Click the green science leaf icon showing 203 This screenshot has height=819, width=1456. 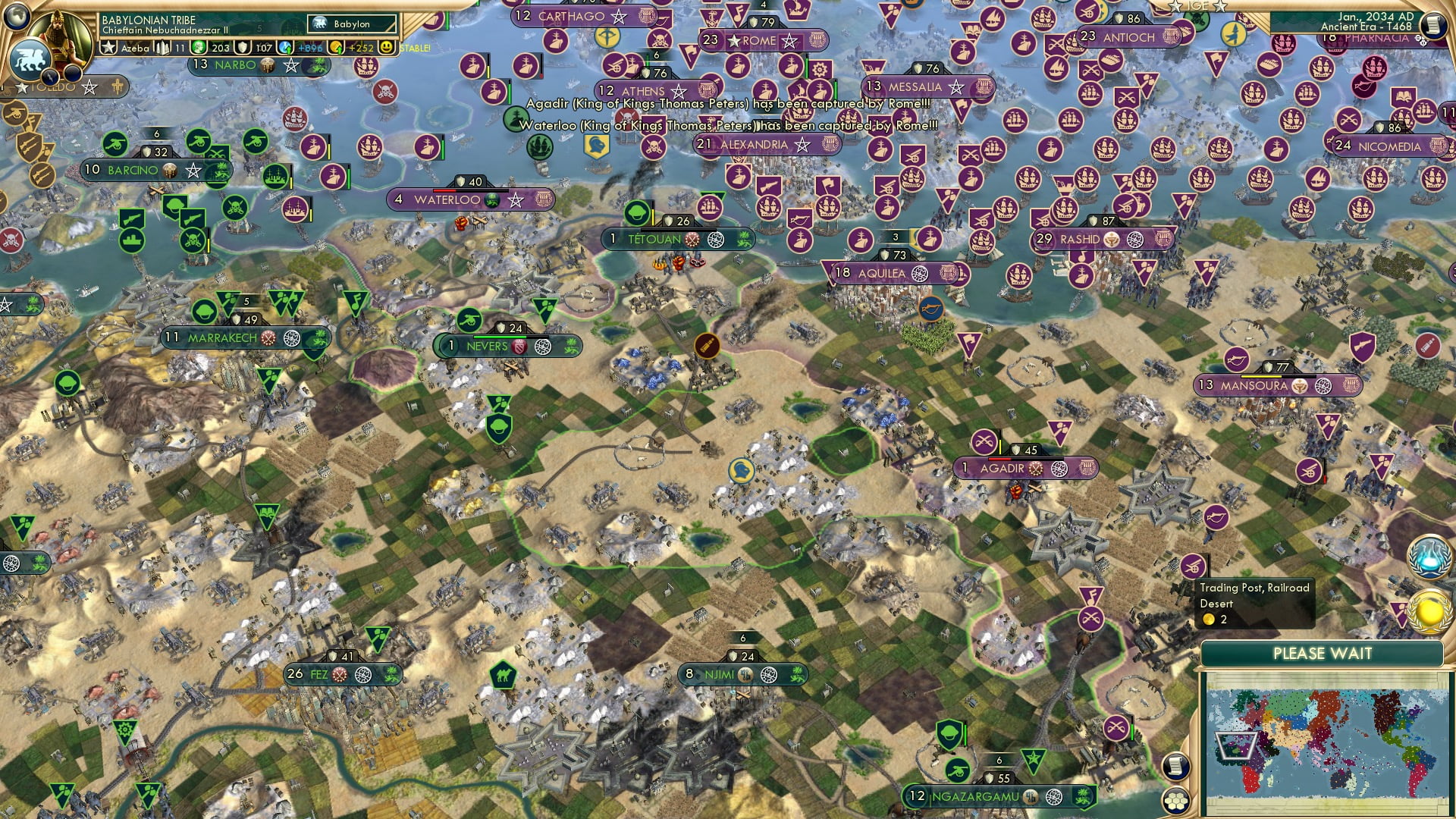point(199,47)
